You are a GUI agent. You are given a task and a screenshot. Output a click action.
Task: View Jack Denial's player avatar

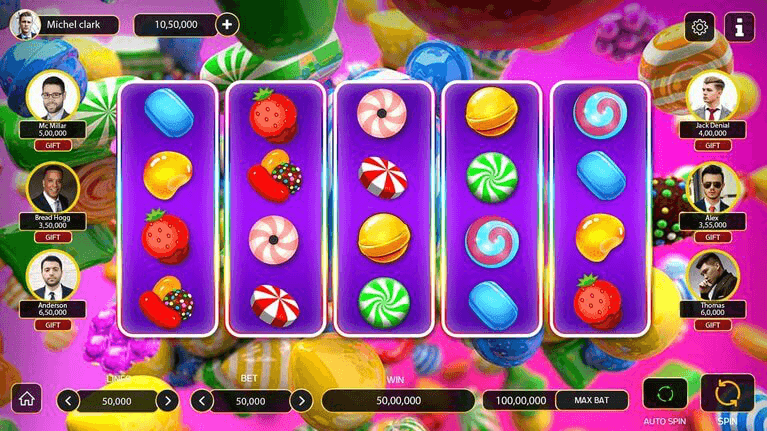tap(713, 95)
